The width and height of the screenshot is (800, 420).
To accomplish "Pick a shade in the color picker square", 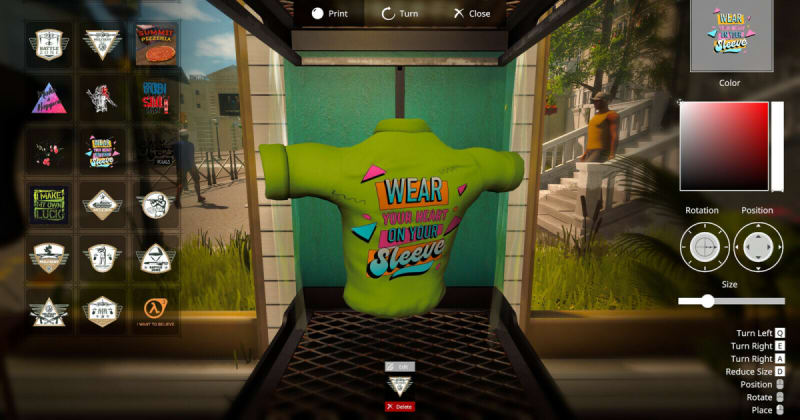I will coord(723,146).
